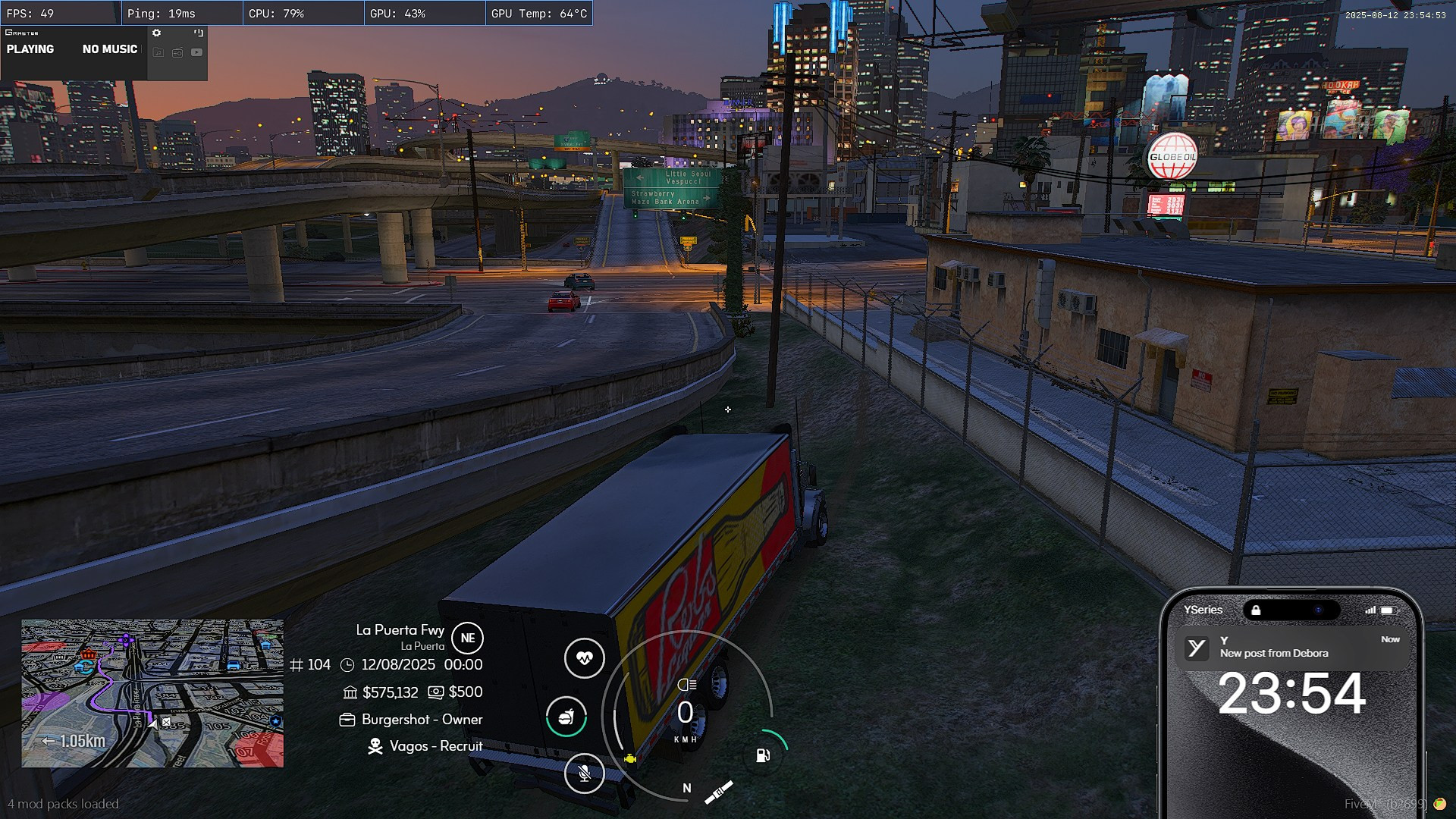The height and width of the screenshot is (819, 1456).
Task: Click the GMaster YouTube play icon
Action: tap(197, 52)
